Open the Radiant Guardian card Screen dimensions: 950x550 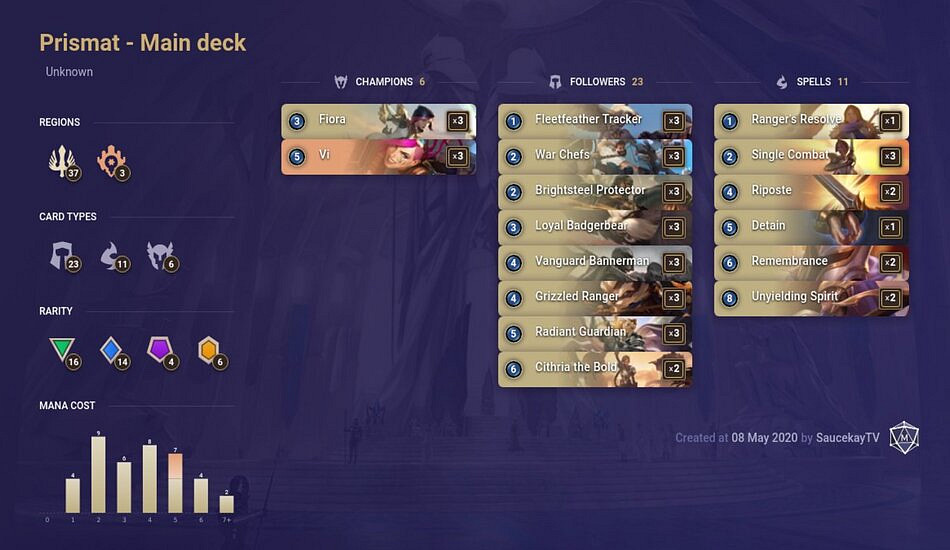(595, 332)
